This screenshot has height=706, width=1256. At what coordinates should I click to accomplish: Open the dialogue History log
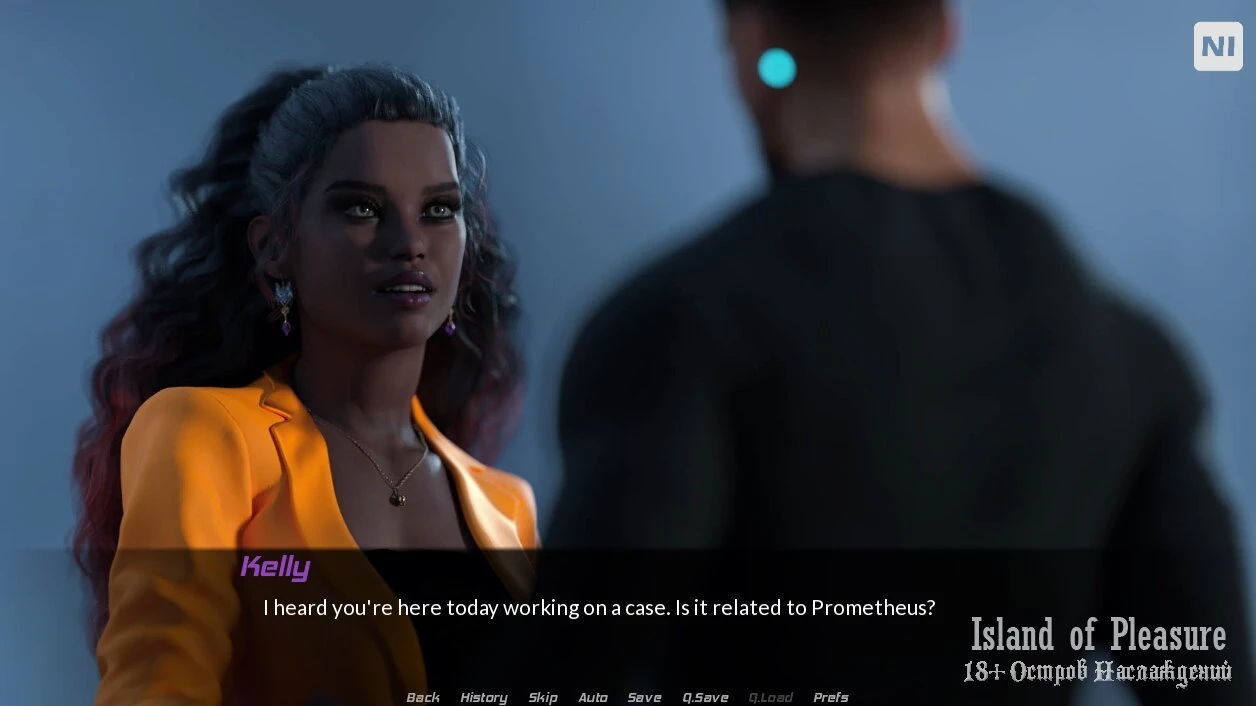click(x=484, y=697)
